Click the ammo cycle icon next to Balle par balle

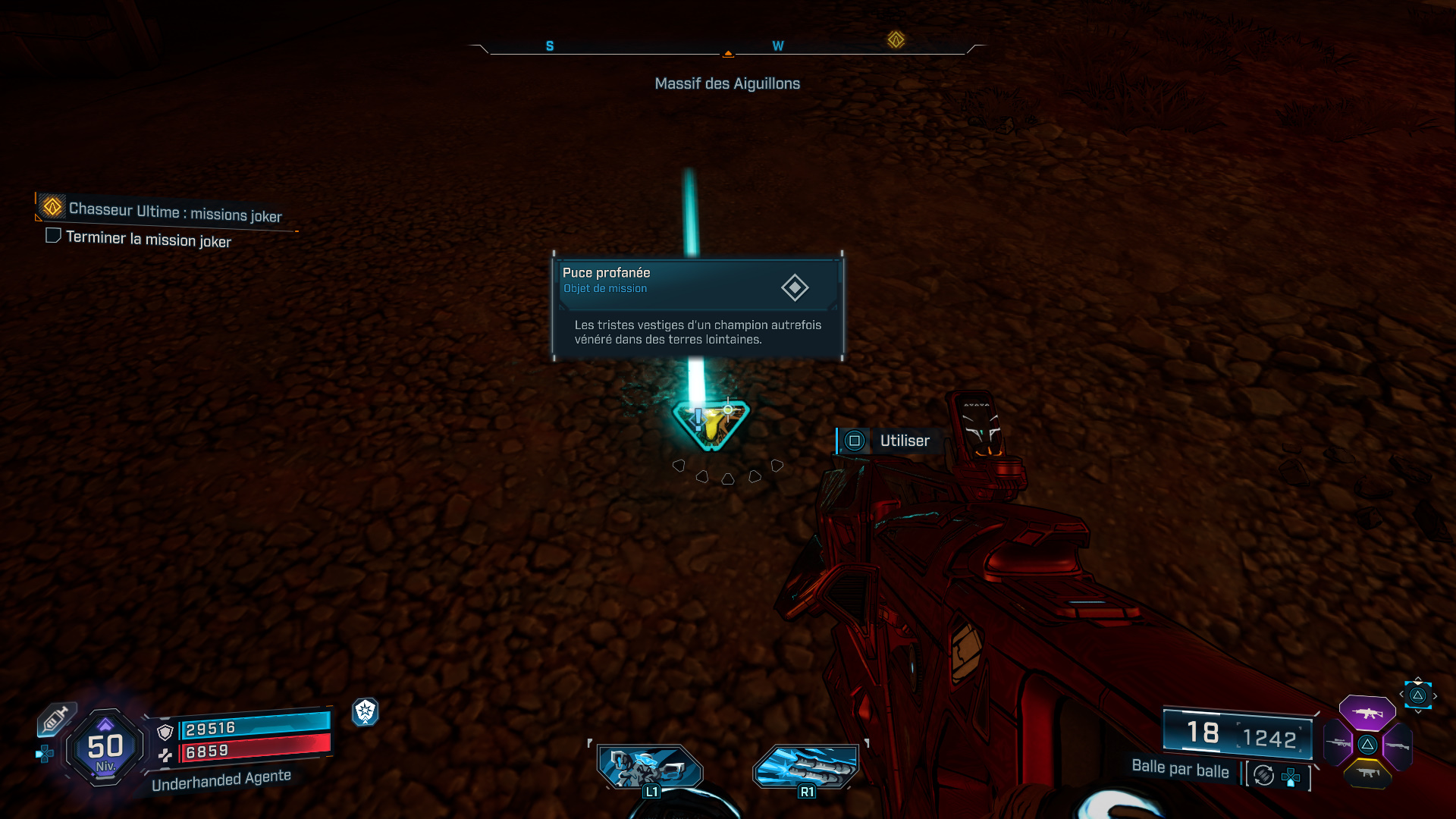[1263, 774]
